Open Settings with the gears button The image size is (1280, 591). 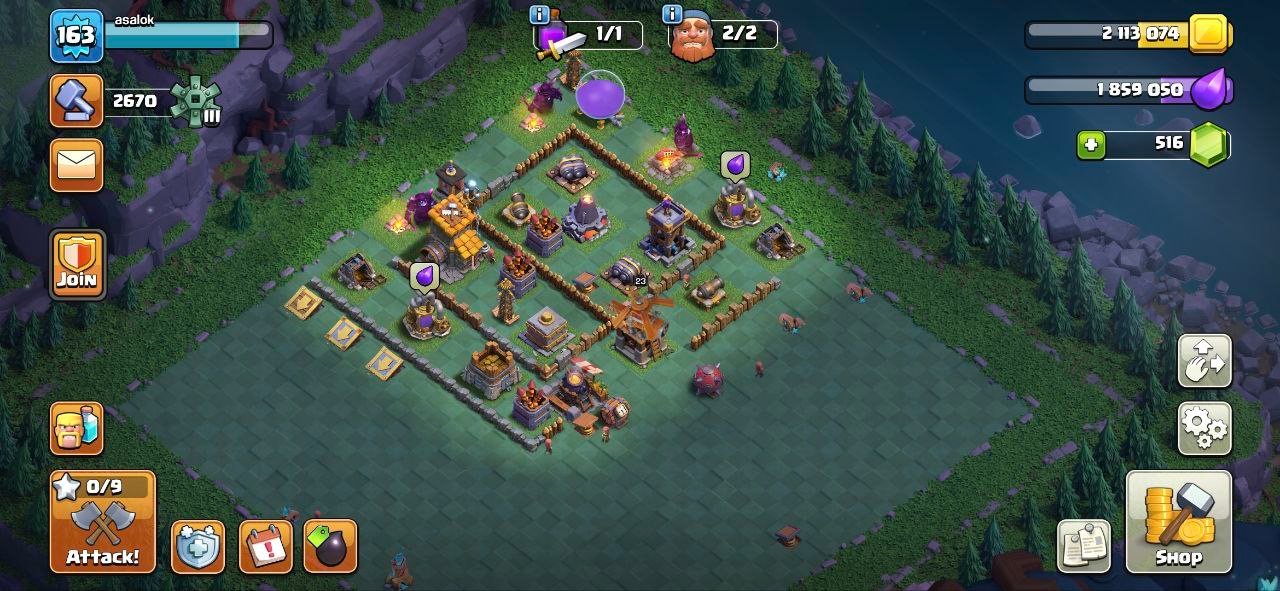1205,429
